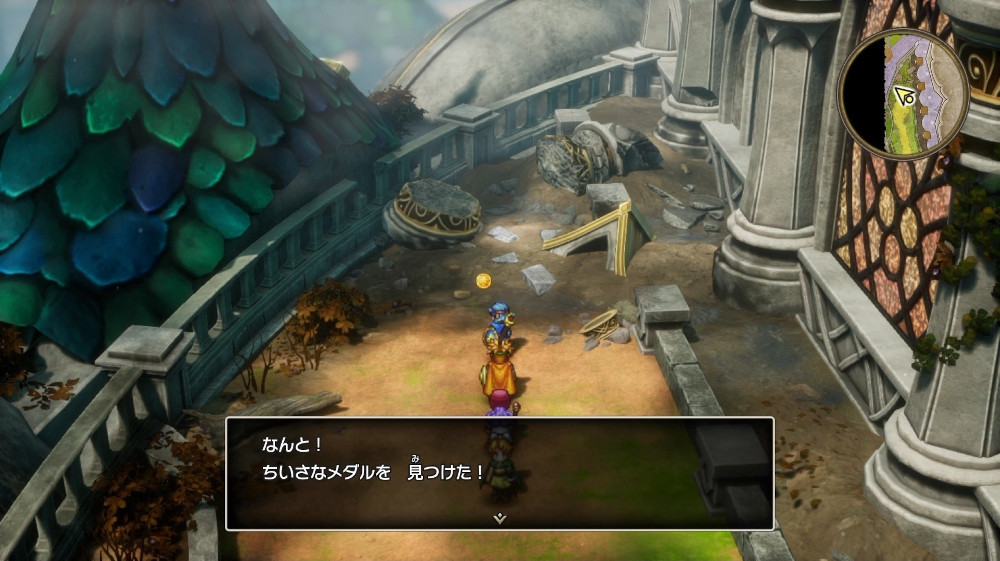Click the circular minimap

(x=903, y=93)
